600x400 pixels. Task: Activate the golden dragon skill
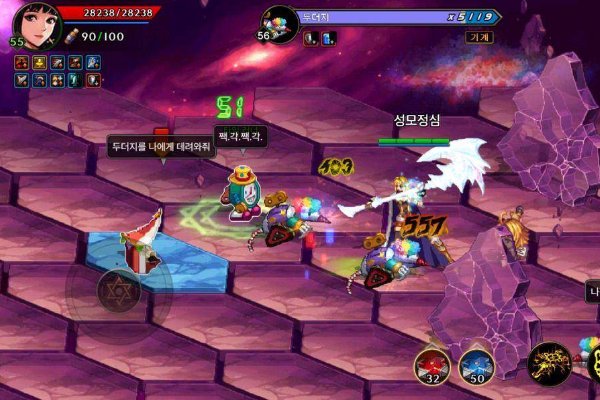click(549, 363)
